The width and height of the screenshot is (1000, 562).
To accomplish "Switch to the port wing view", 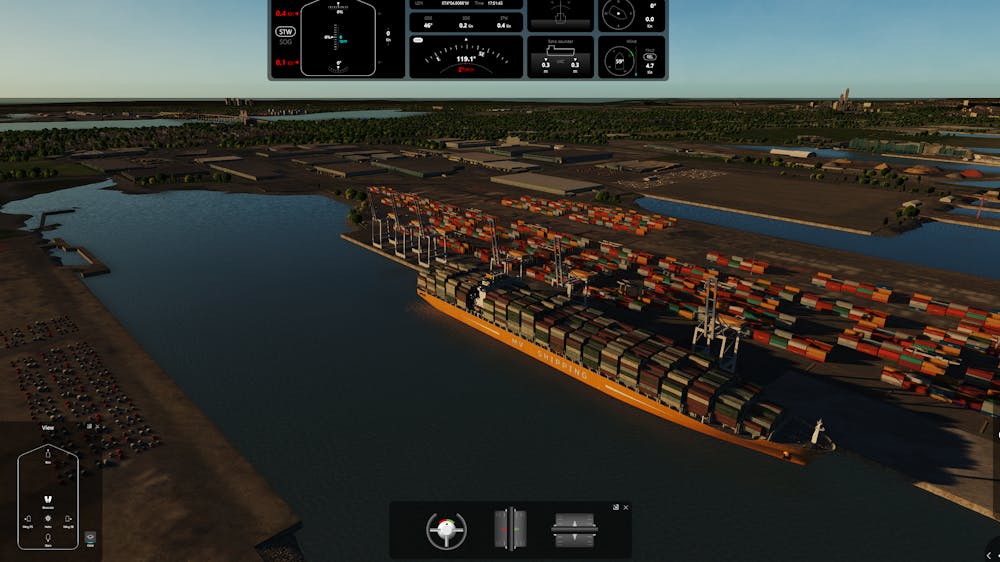I will (x=27, y=520).
